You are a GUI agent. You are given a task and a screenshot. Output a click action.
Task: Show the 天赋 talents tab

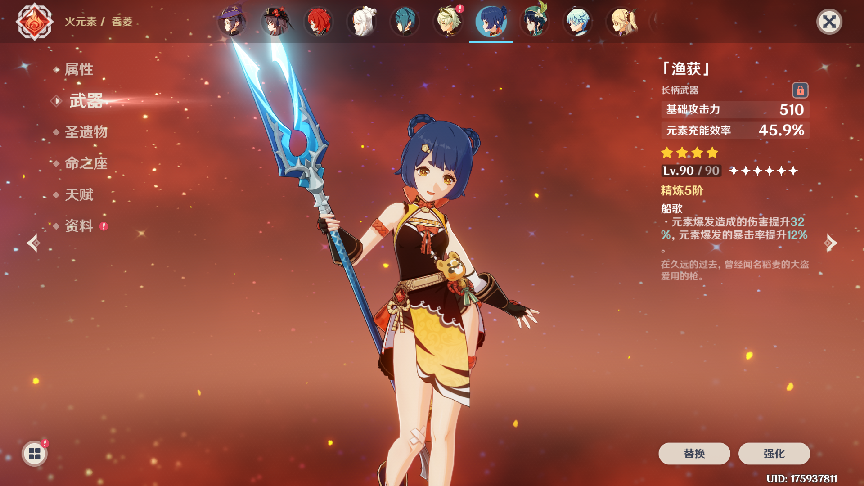(x=79, y=195)
